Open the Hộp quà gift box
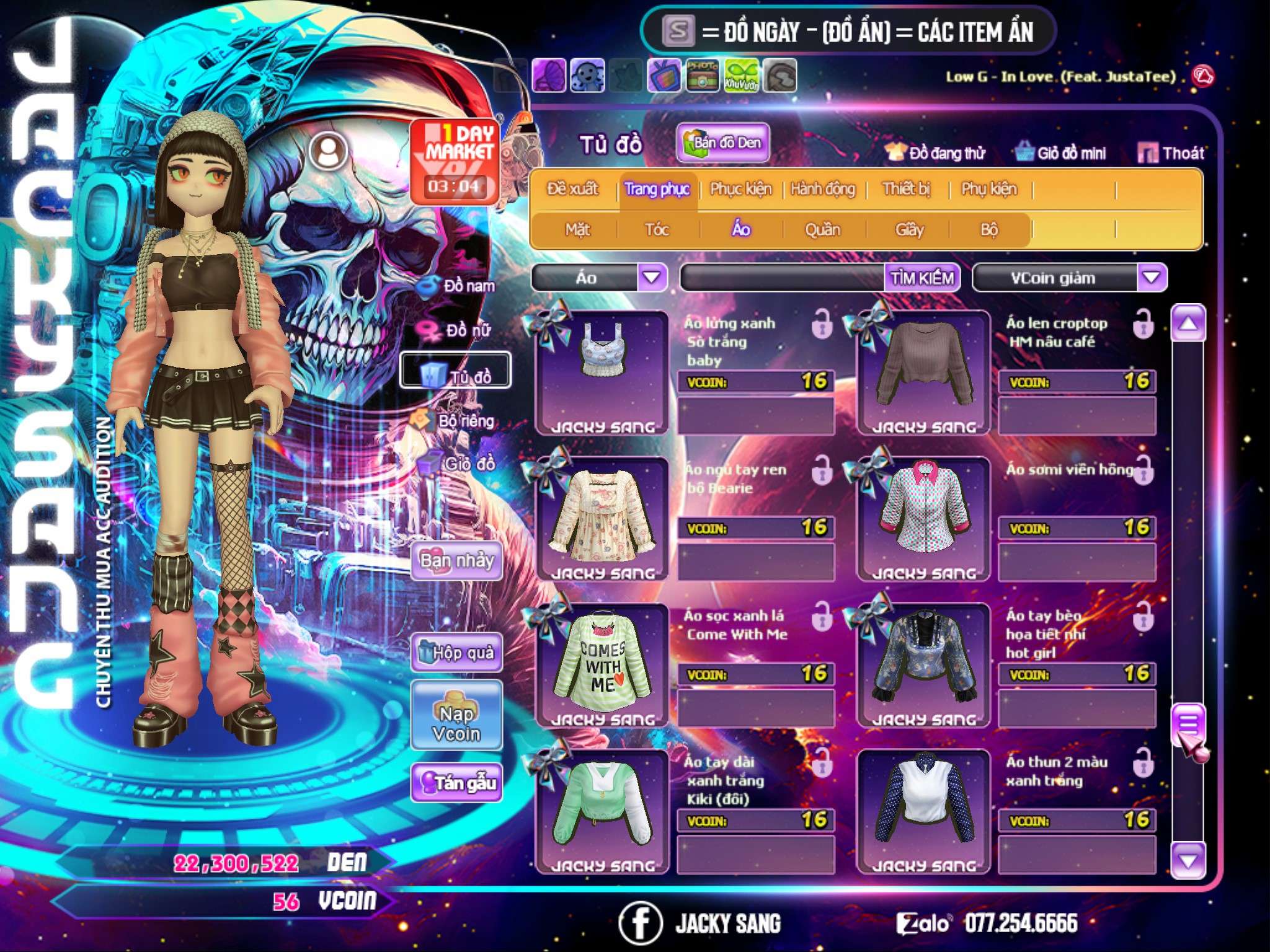This screenshot has width=1270, height=952. pos(457,652)
